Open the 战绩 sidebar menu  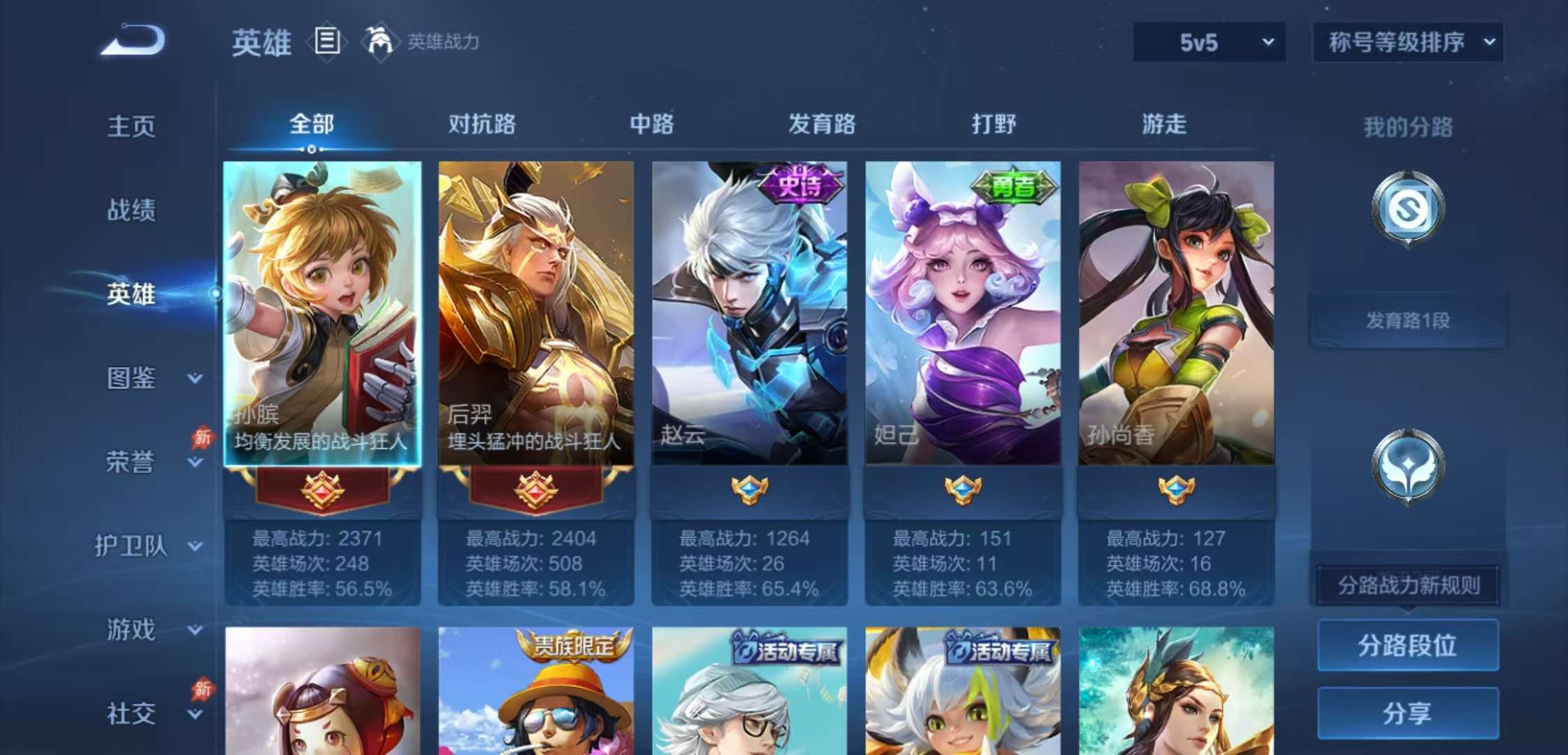[133, 210]
